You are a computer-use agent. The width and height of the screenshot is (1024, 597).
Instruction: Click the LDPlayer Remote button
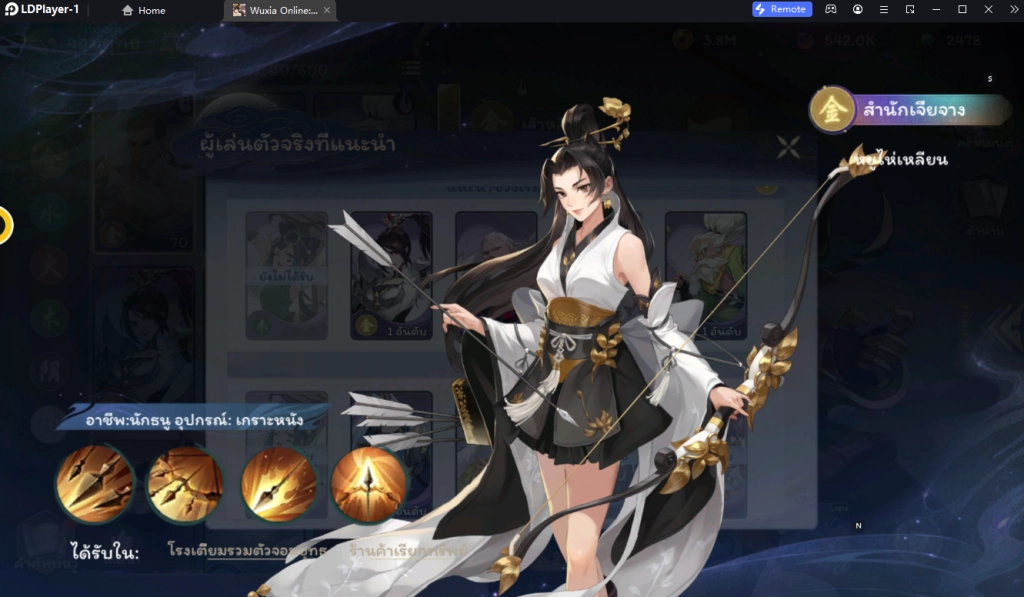coord(781,9)
